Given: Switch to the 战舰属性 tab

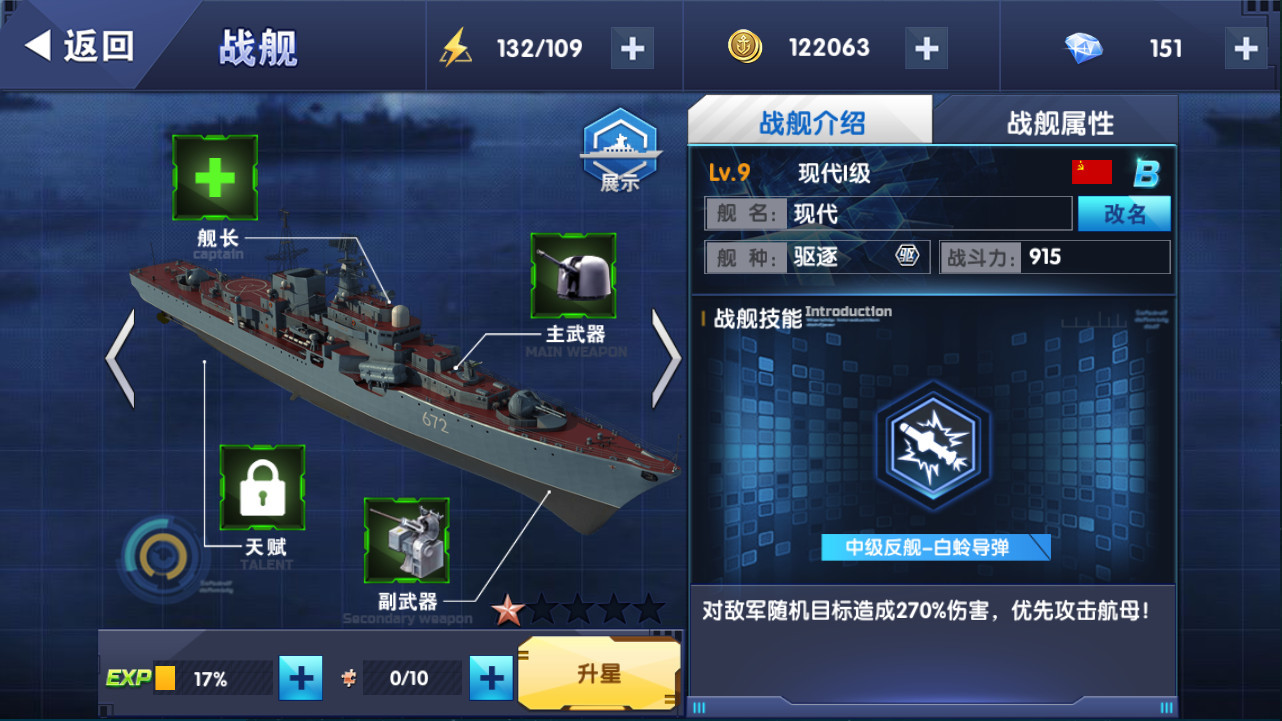Looking at the screenshot, I should (1059, 123).
